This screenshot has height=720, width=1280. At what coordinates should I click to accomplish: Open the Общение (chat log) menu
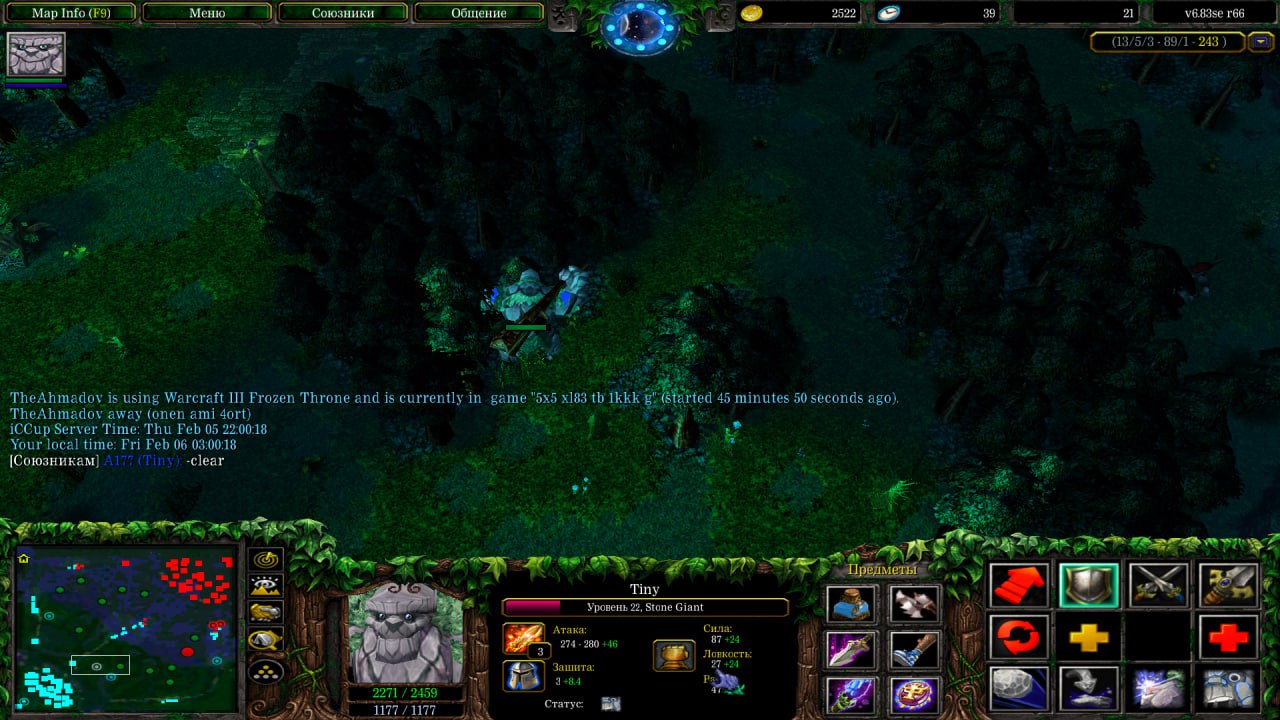point(478,13)
